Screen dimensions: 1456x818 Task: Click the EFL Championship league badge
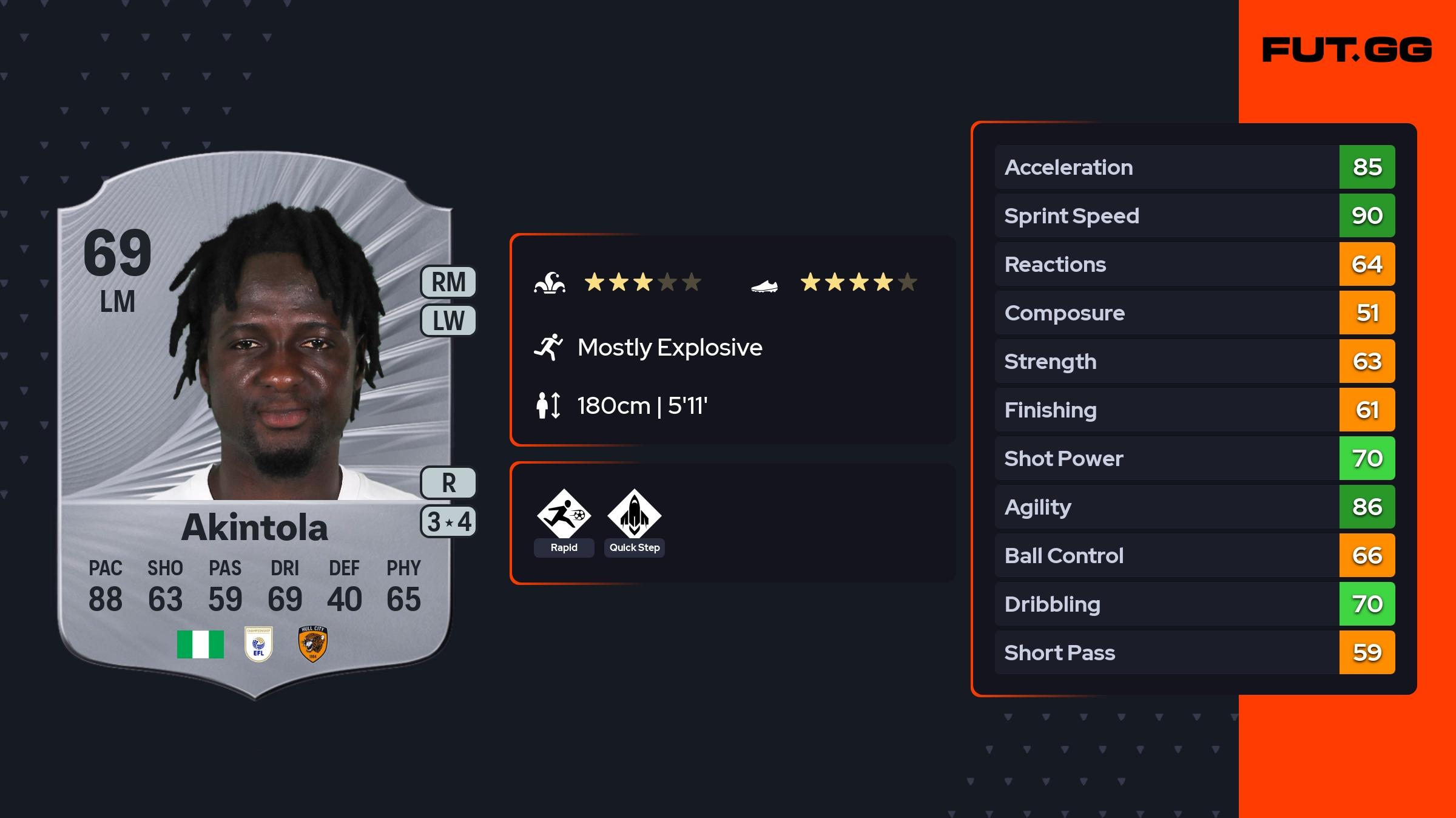(258, 644)
